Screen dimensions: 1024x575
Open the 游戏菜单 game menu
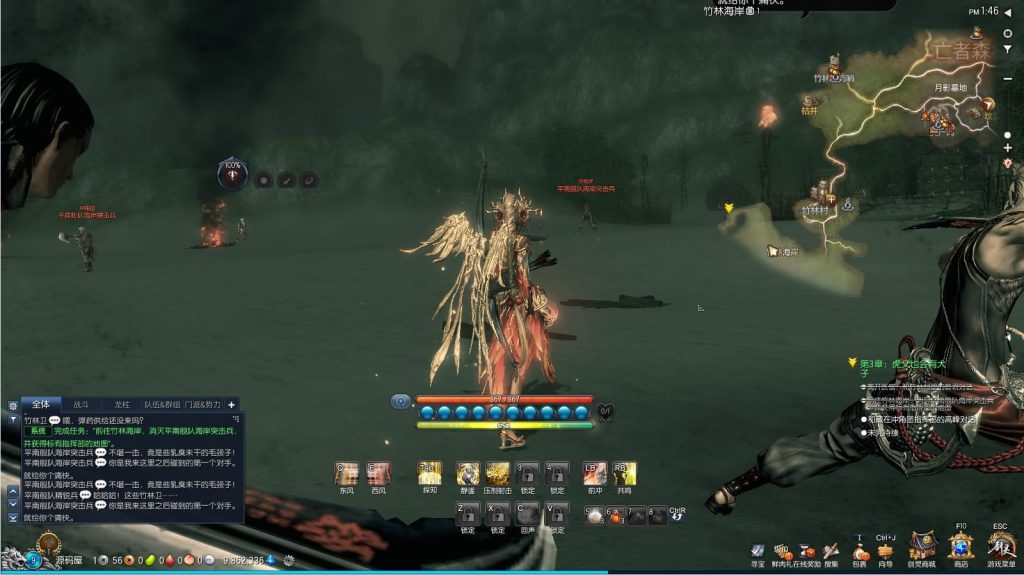1000,547
